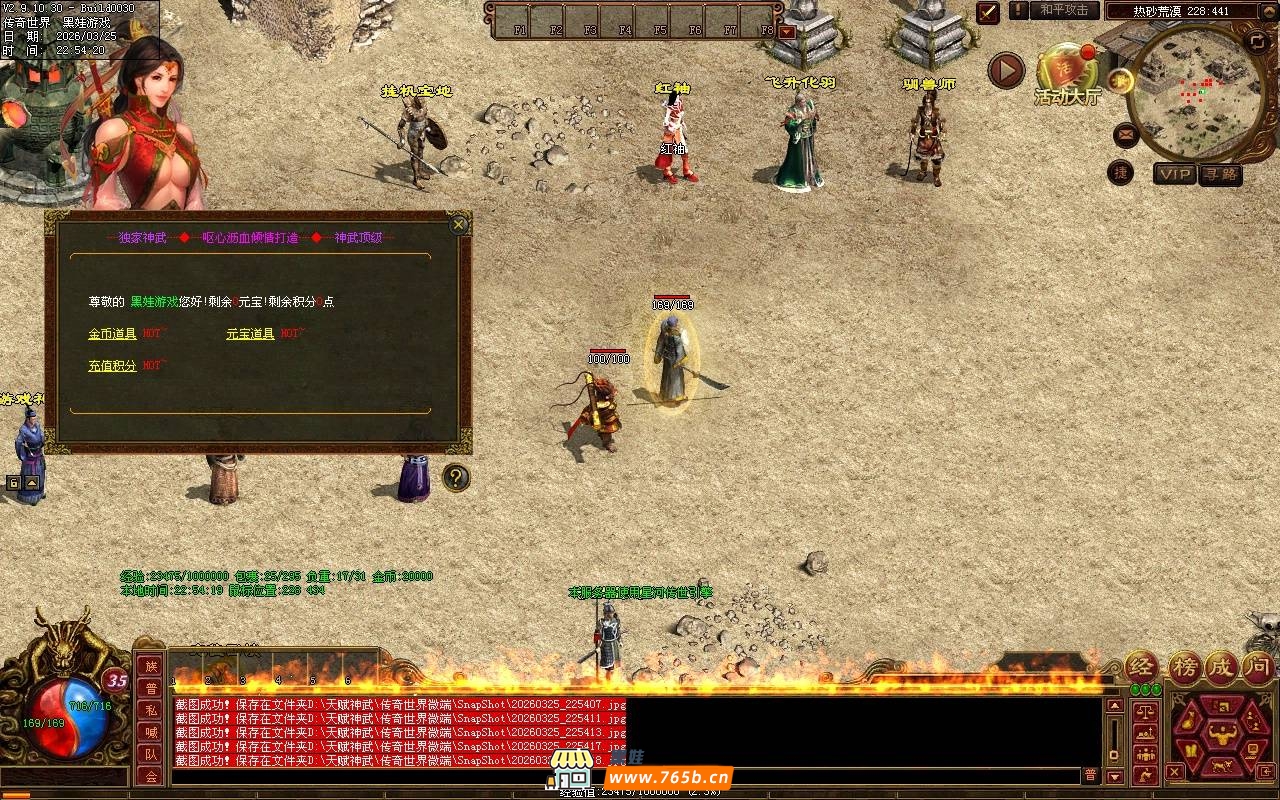Open the scales trade icon
The image size is (1280, 800).
[x=1146, y=713]
